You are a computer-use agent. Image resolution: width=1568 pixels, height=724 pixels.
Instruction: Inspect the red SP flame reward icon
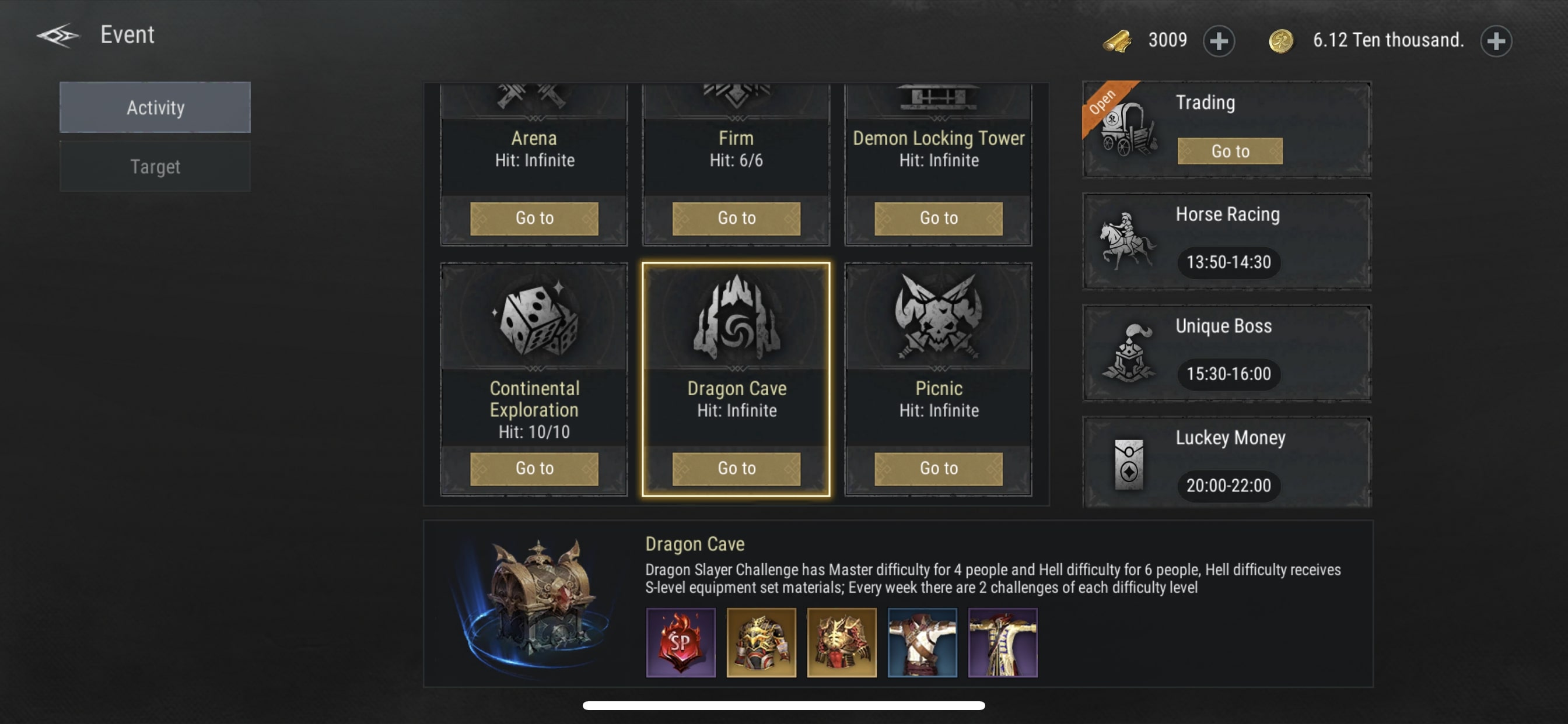point(681,642)
